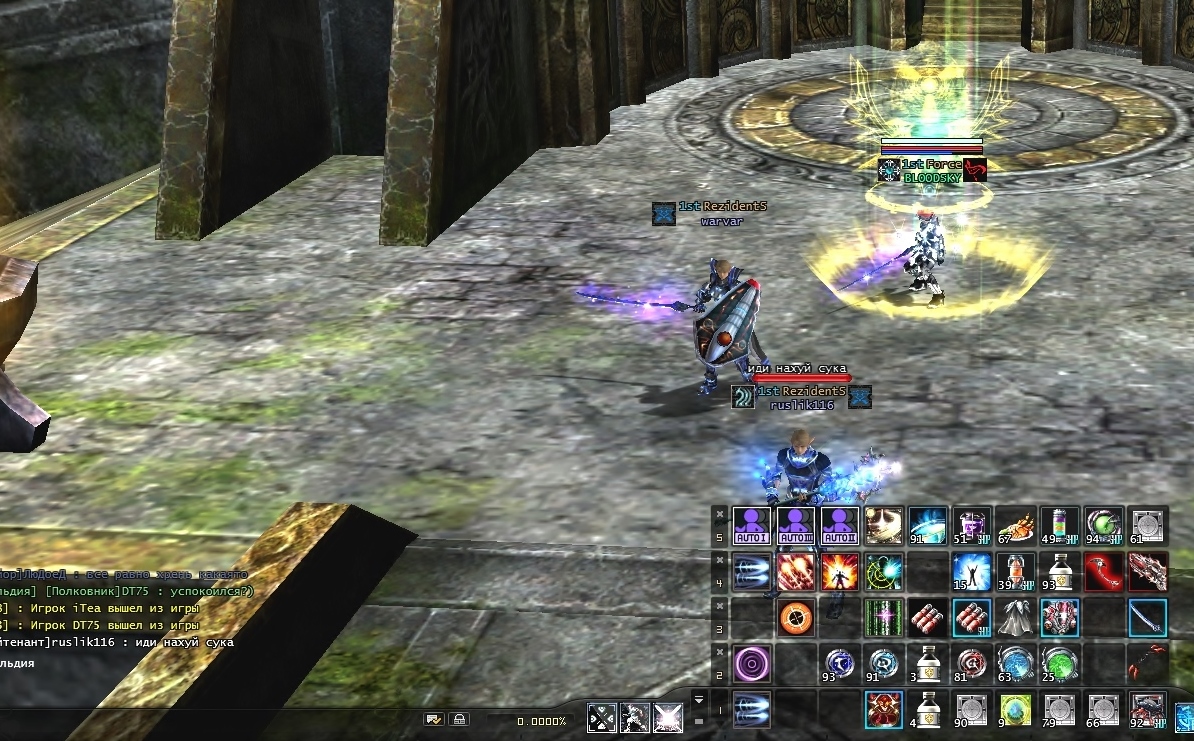Use the roast food dish item
The width and height of the screenshot is (1194, 741).
click(1016, 524)
